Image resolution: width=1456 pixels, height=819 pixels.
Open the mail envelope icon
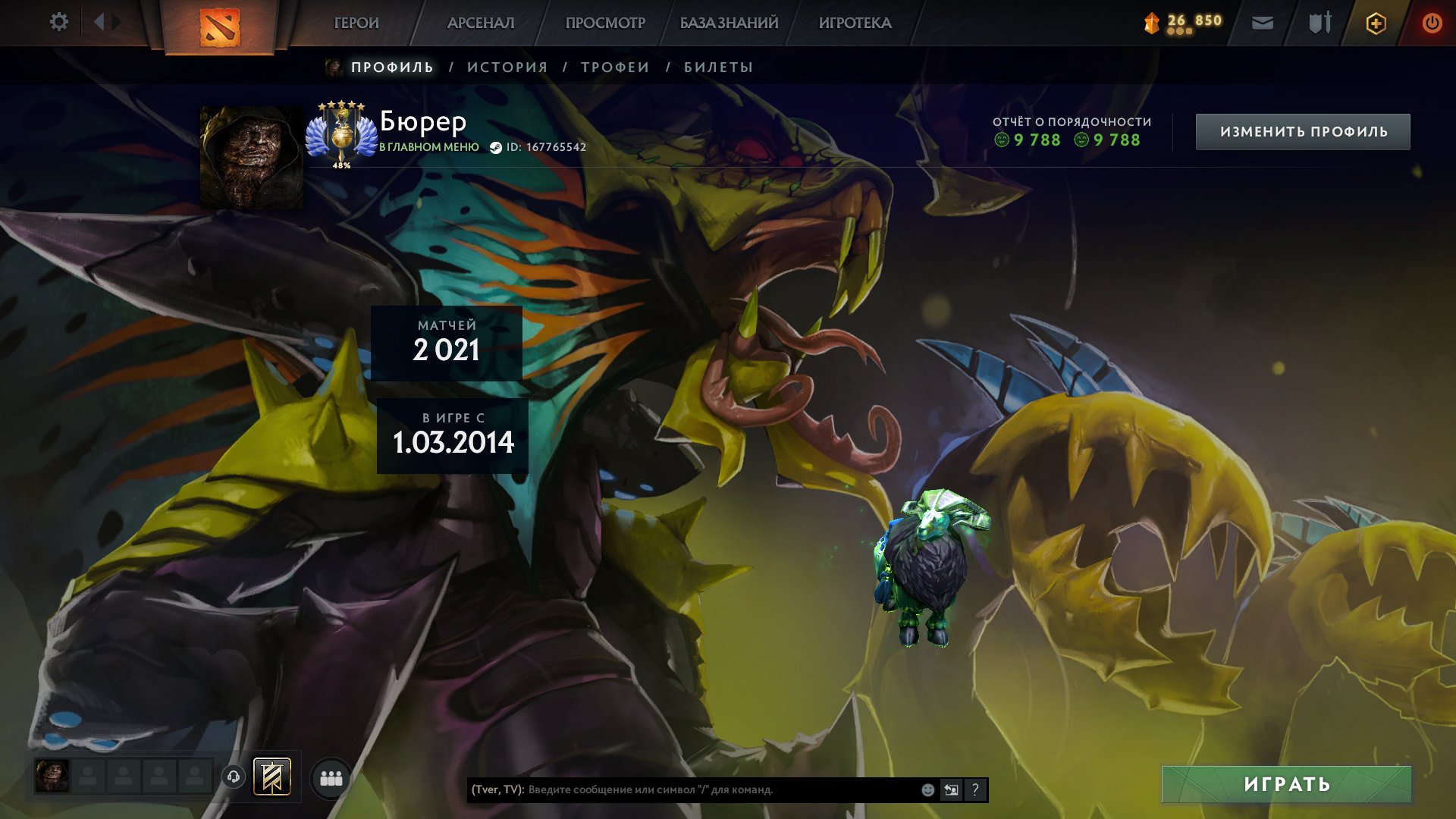click(1263, 24)
